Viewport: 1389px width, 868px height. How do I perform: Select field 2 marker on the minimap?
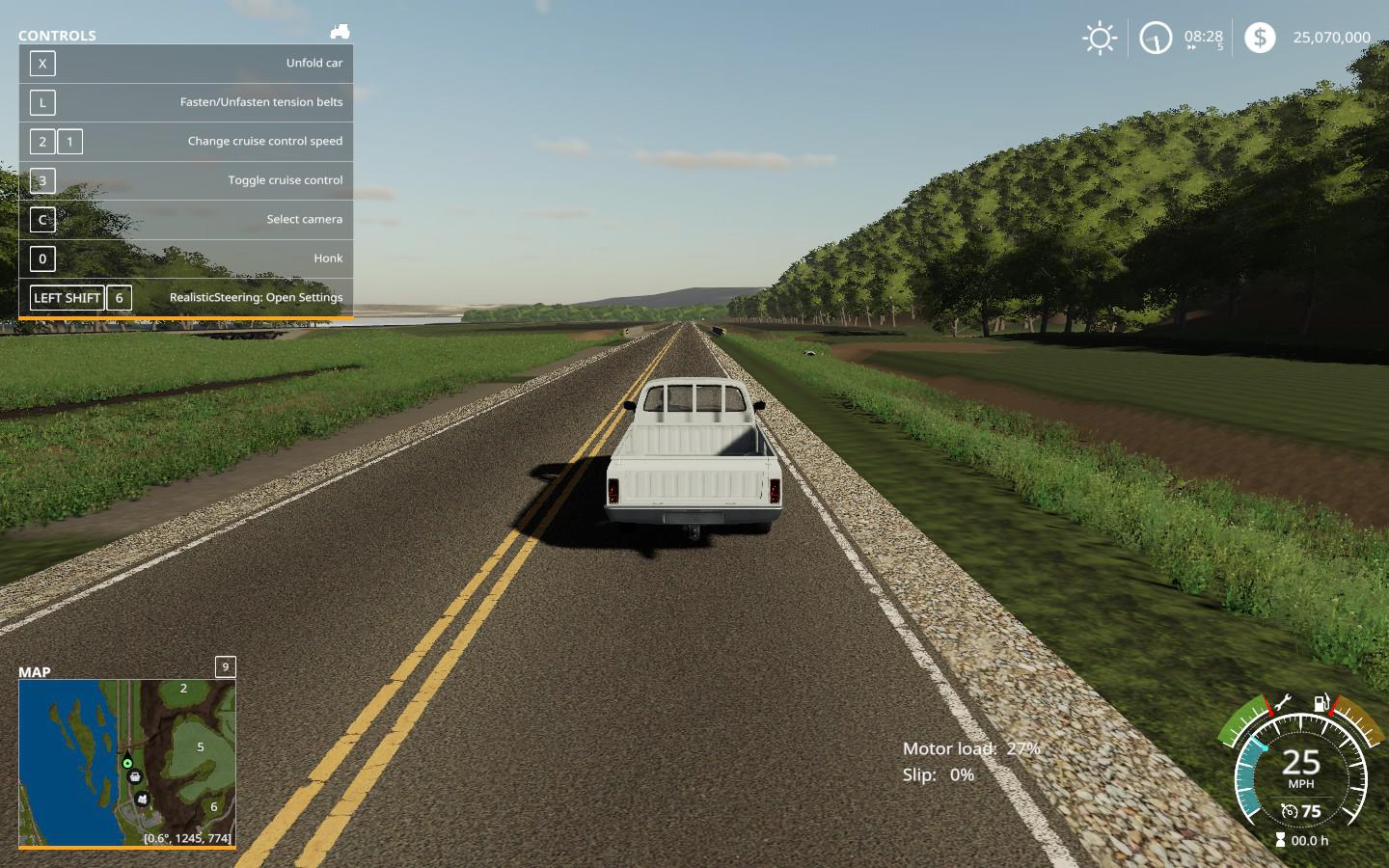(x=183, y=689)
